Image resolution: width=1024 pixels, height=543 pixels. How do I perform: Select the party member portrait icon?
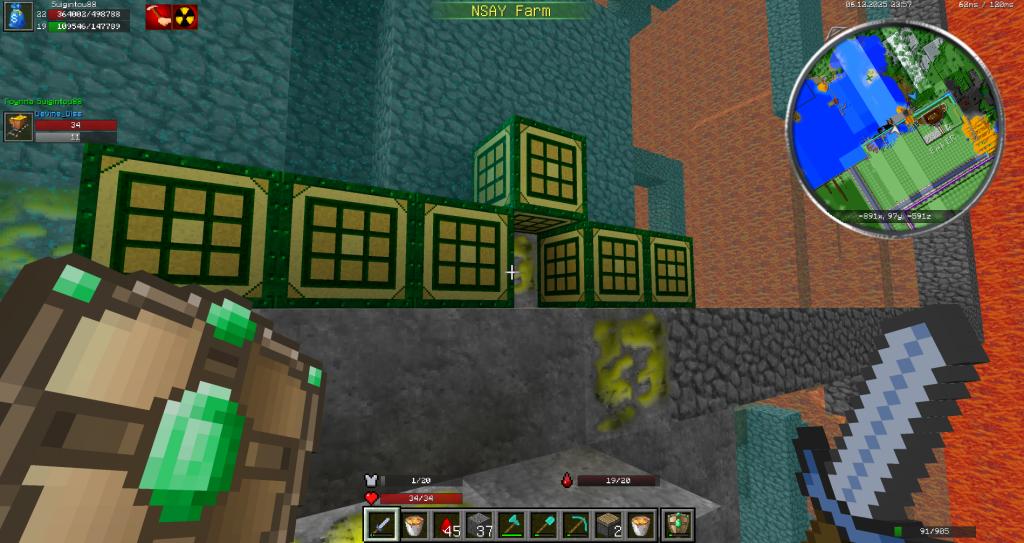click(17, 125)
